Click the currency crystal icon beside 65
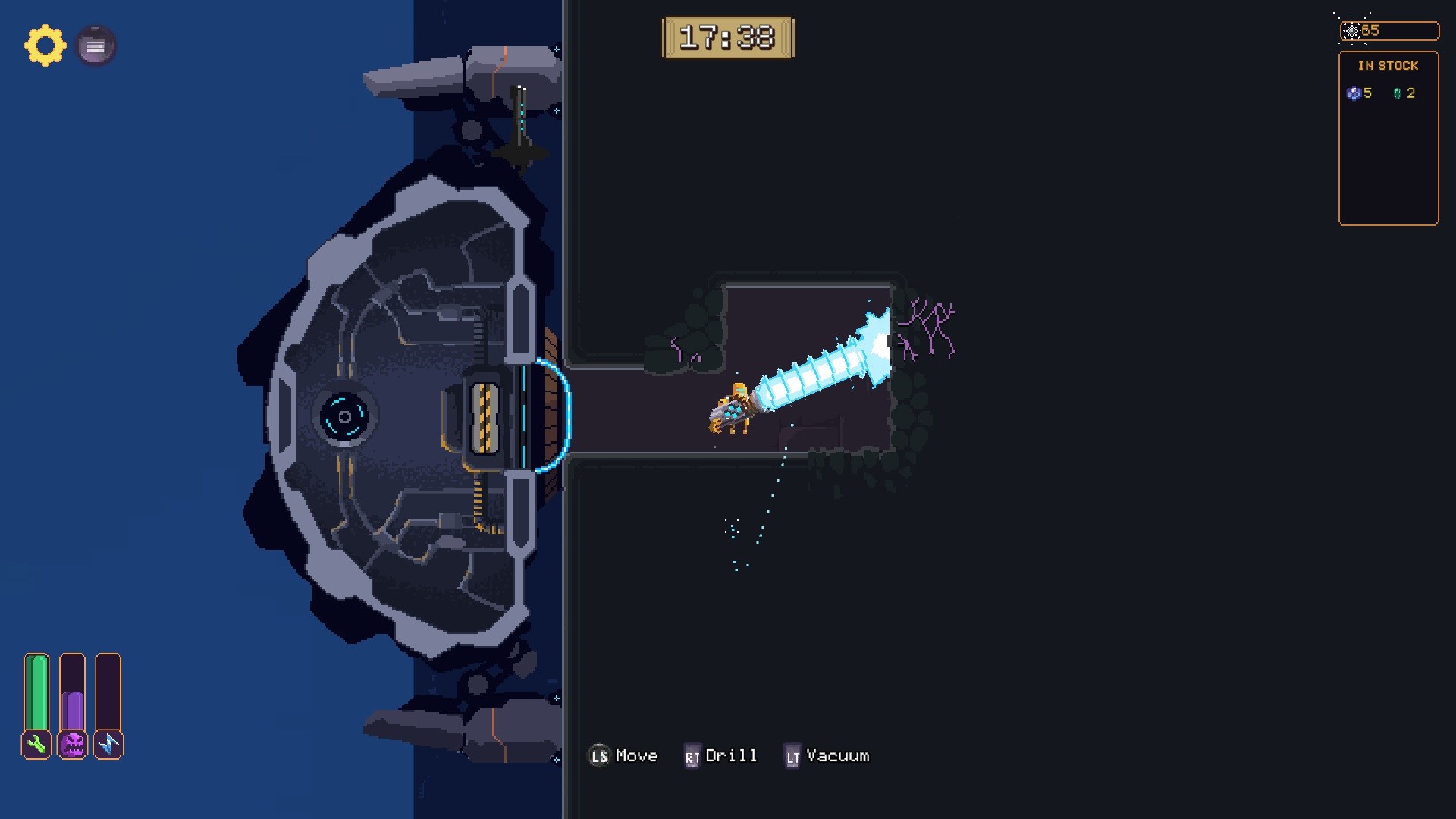This screenshot has height=819, width=1456. point(1353,31)
